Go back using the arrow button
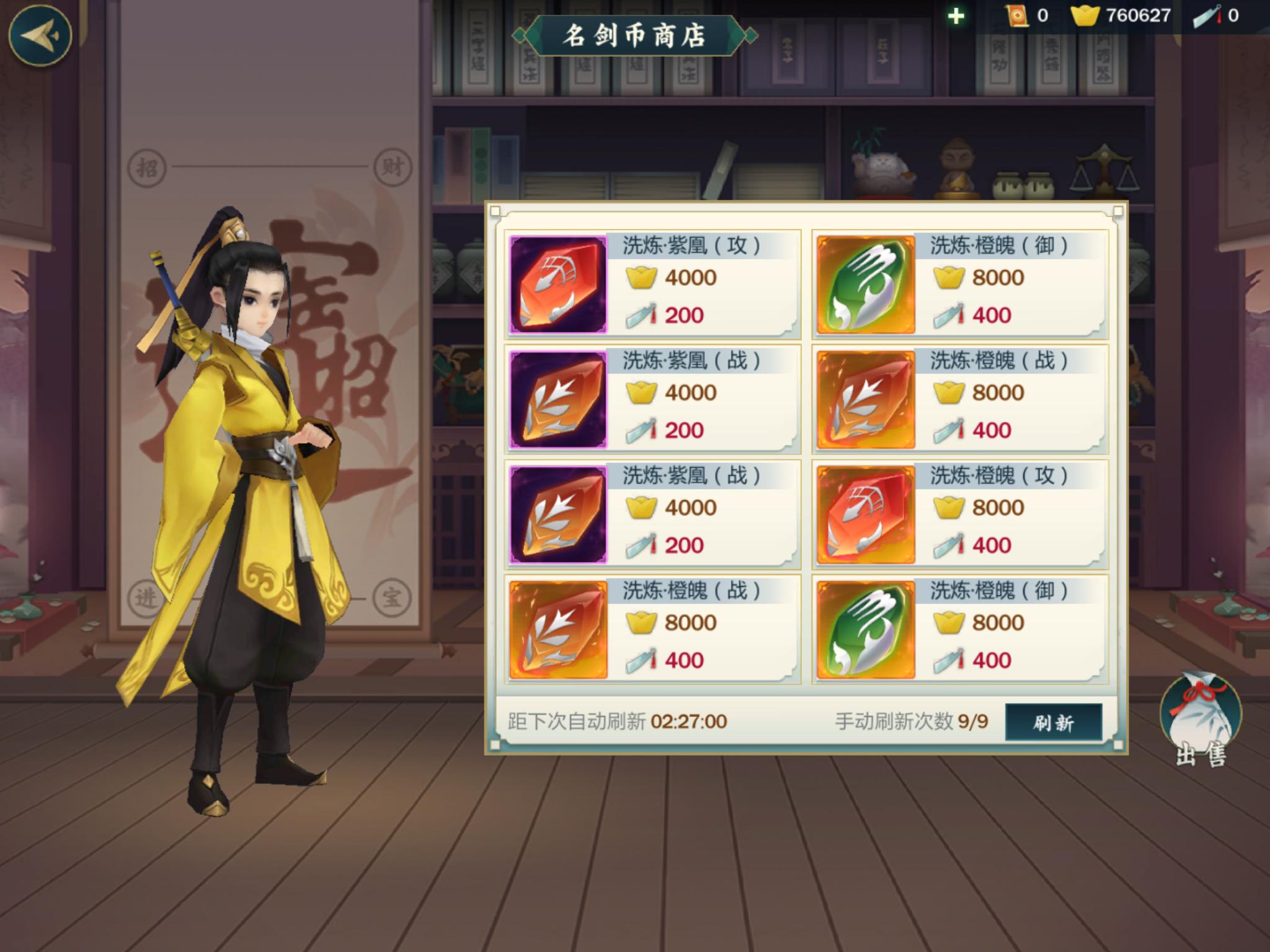This screenshot has height=952, width=1270. point(40,35)
